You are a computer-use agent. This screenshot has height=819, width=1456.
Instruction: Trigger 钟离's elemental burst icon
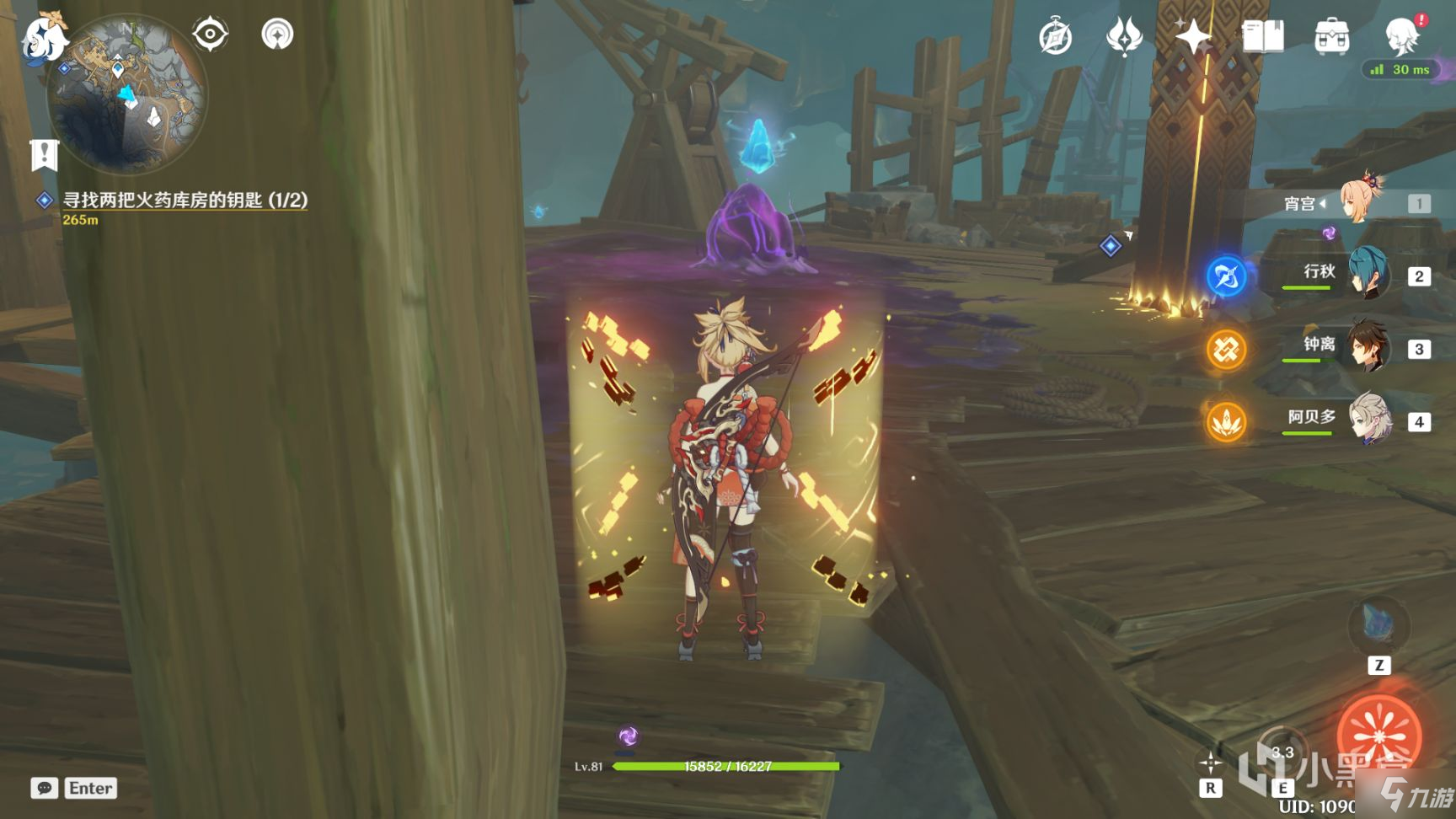(1226, 348)
